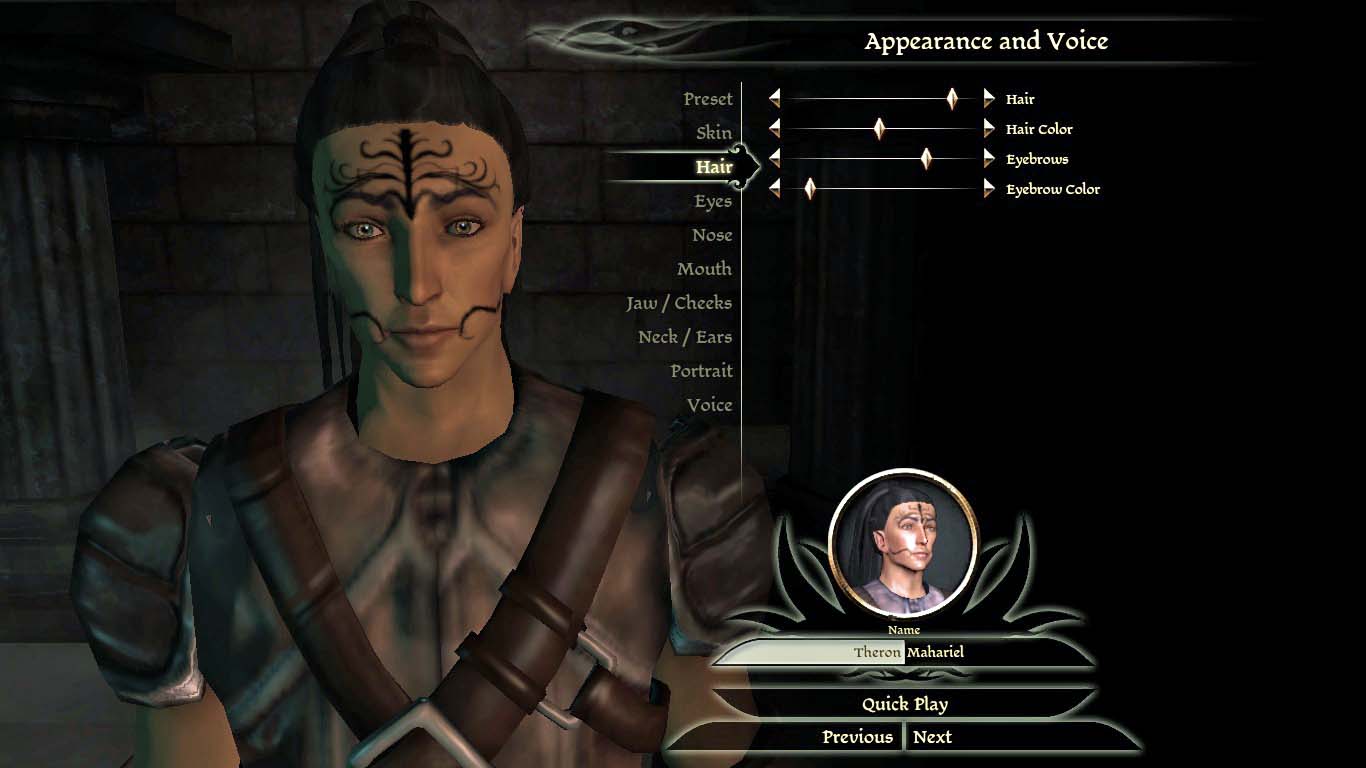The width and height of the screenshot is (1366, 768).
Task: Choose the Jaw / Cheeks category
Action: 679,303
